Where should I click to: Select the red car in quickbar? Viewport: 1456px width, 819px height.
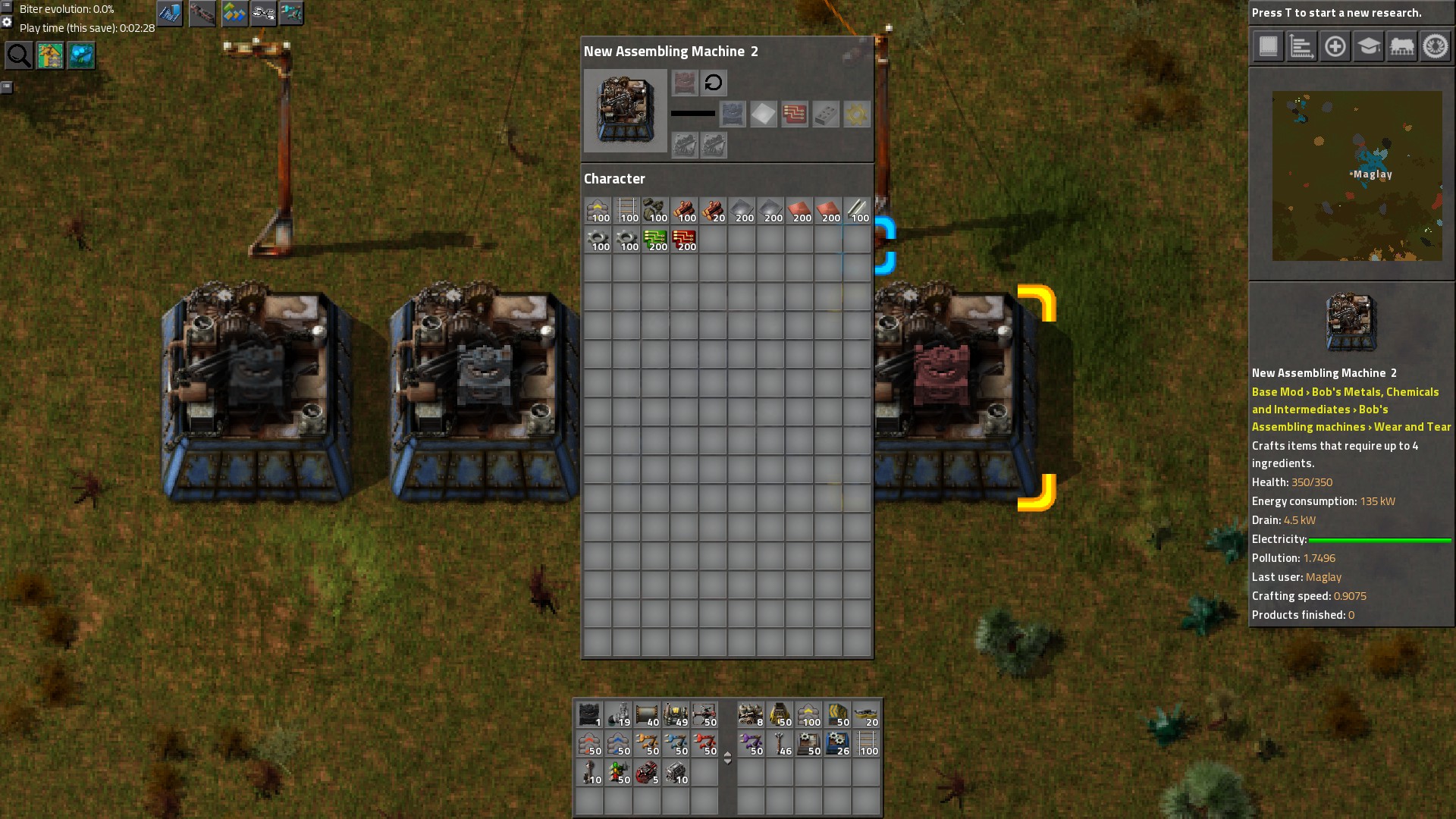(x=647, y=773)
